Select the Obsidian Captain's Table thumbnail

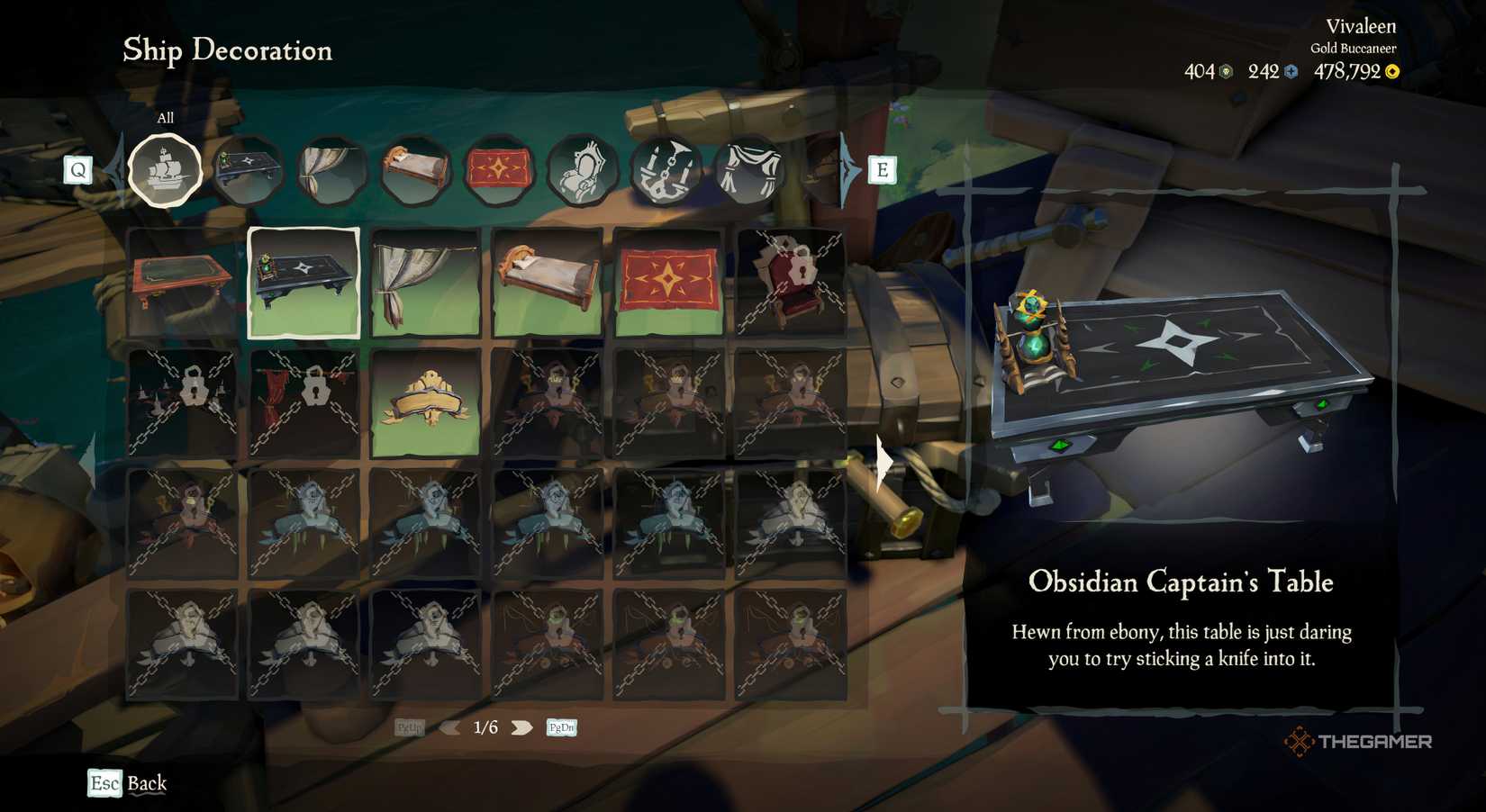coord(304,282)
